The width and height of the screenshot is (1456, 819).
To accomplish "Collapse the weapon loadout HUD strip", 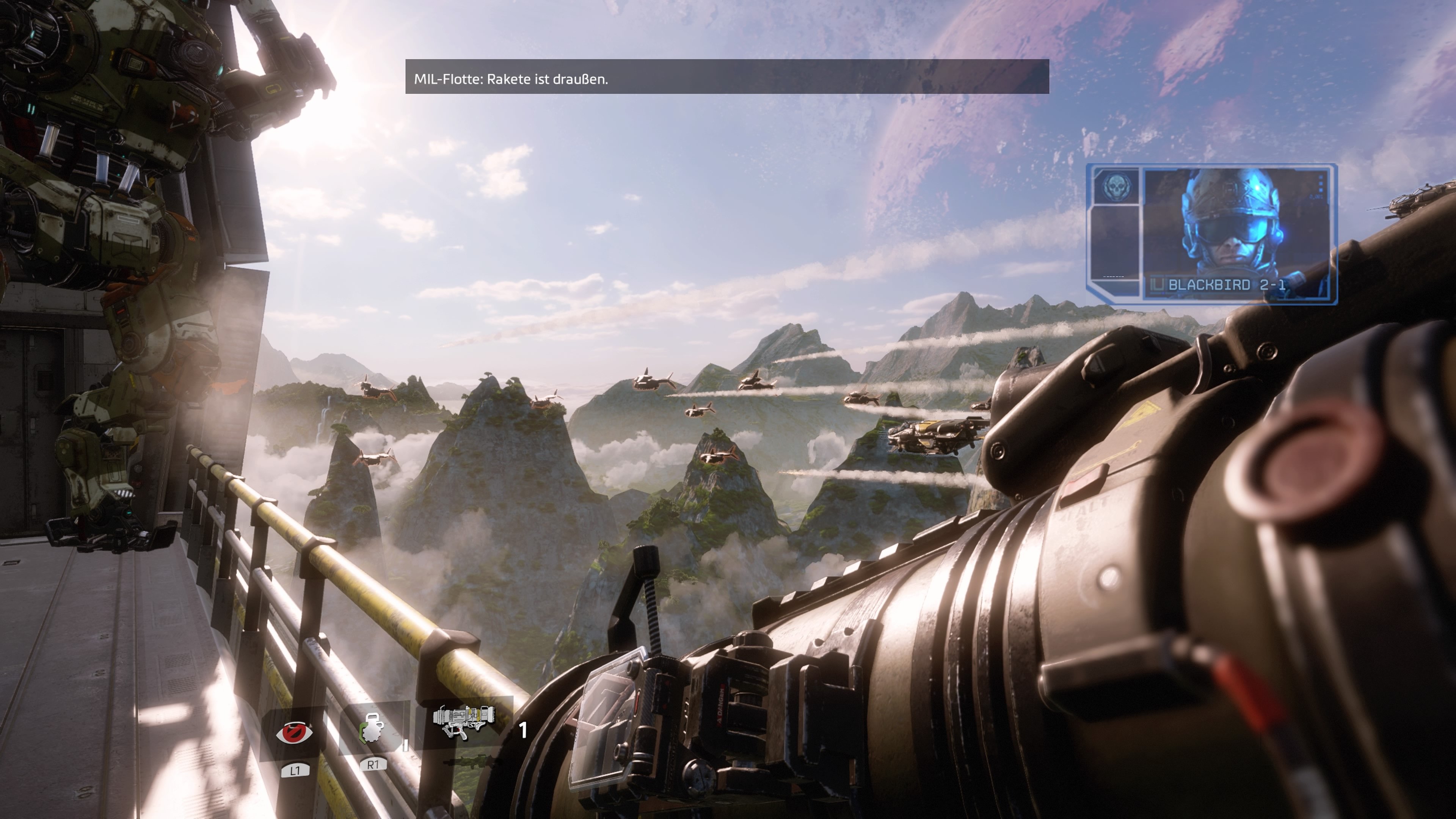I will click(x=395, y=735).
